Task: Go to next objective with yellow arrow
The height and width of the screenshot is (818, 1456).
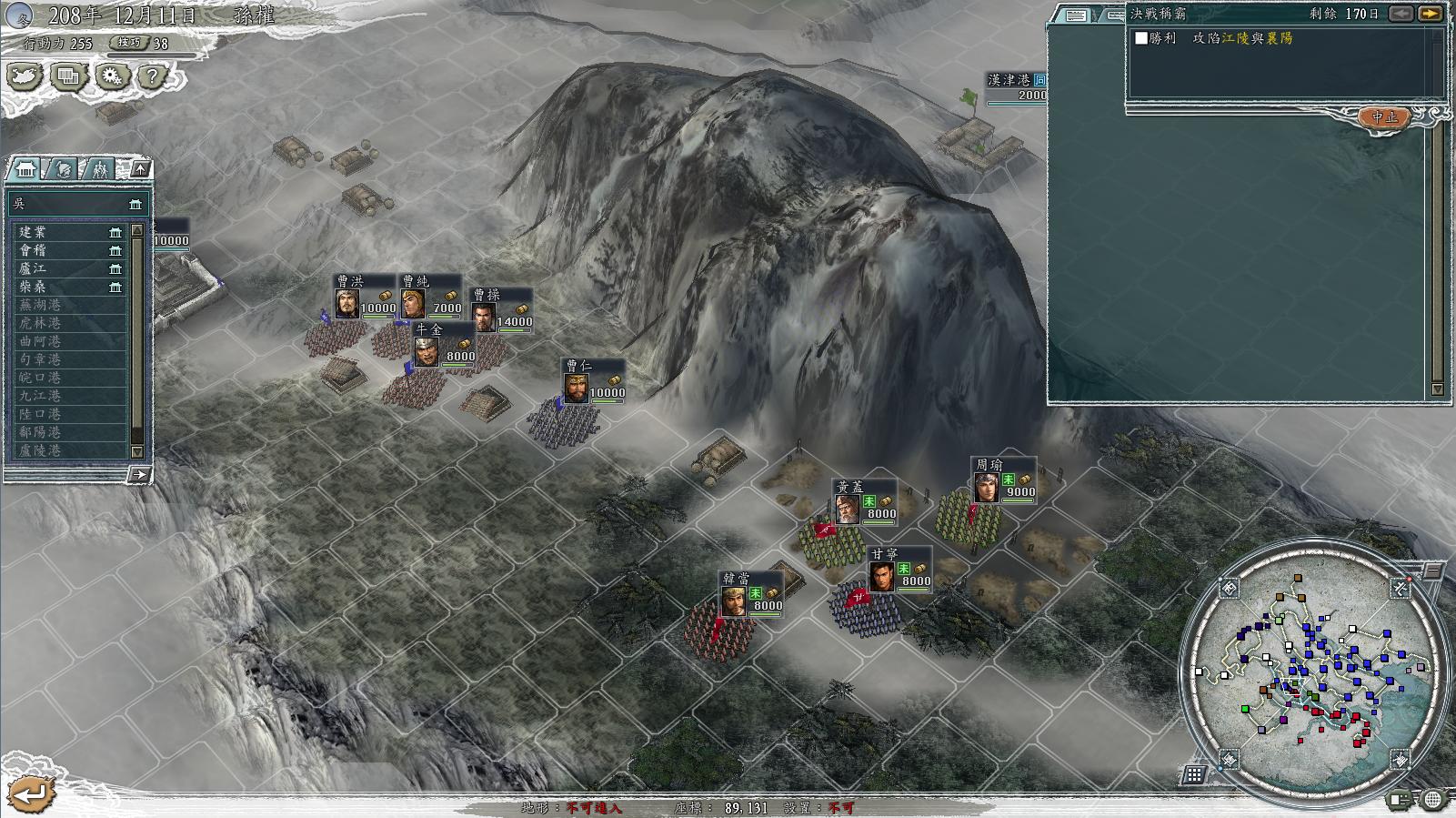Action: pyautogui.click(x=1431, y=14)
